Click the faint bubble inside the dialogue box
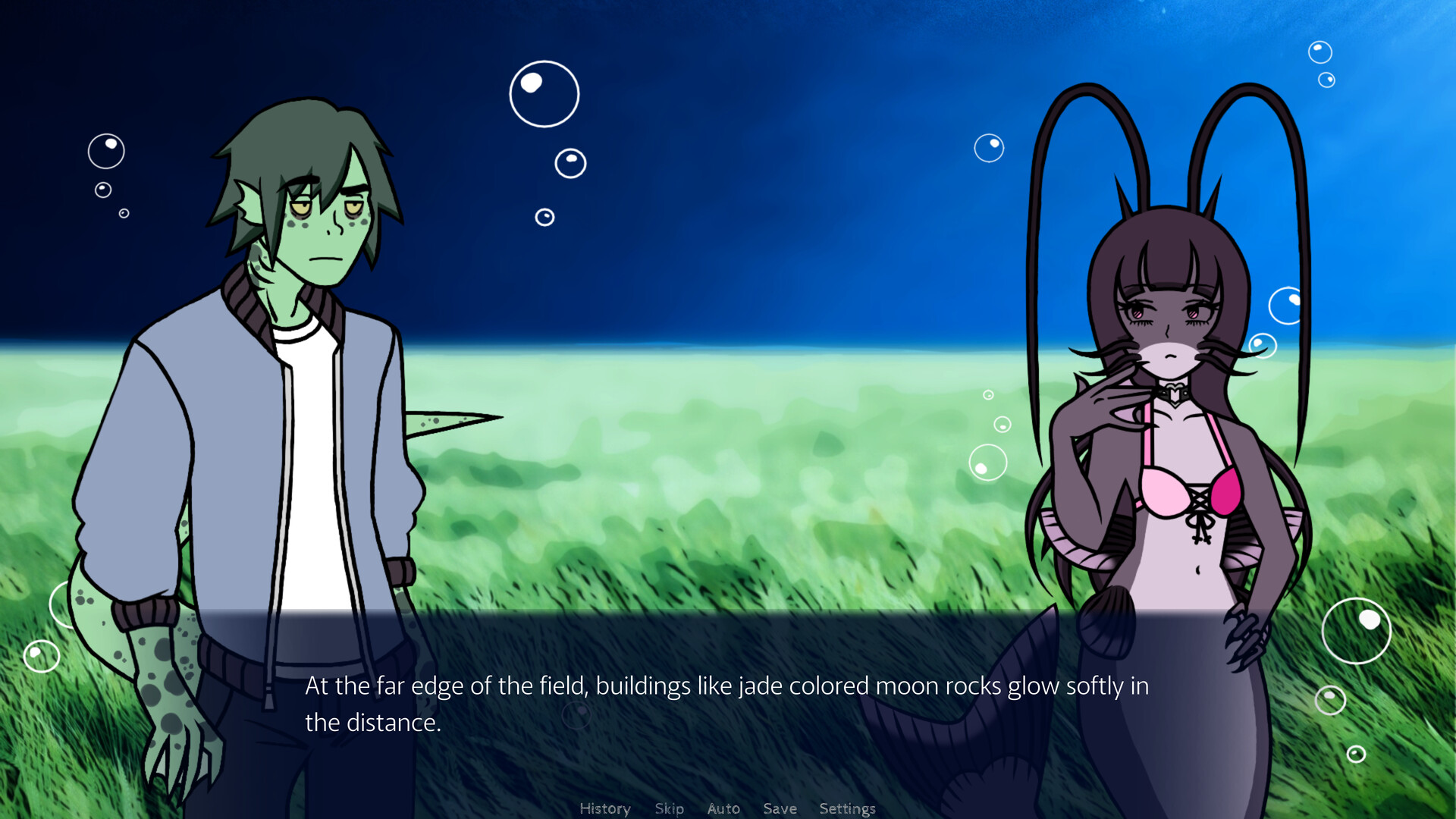Screen dimensions: 1456x819 pos(576,714)
